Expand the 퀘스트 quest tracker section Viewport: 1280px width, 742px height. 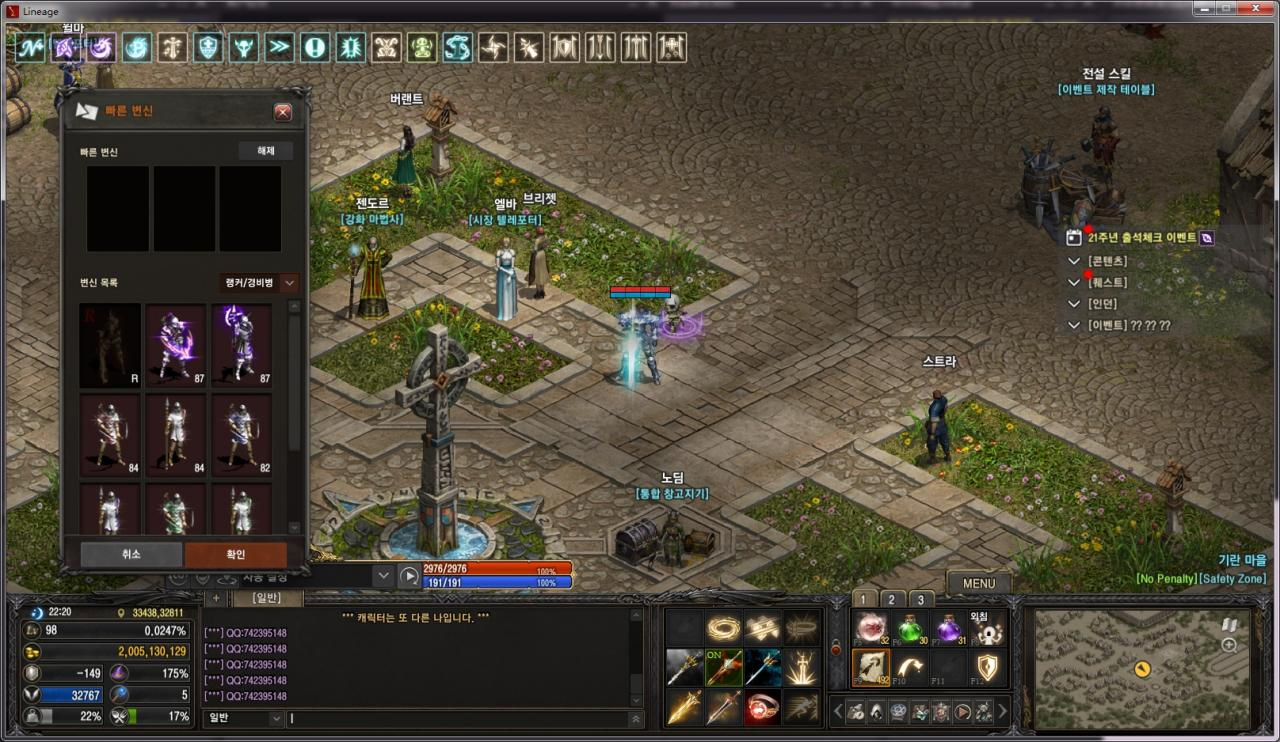pyautogui.click(x=1074, y=283)
